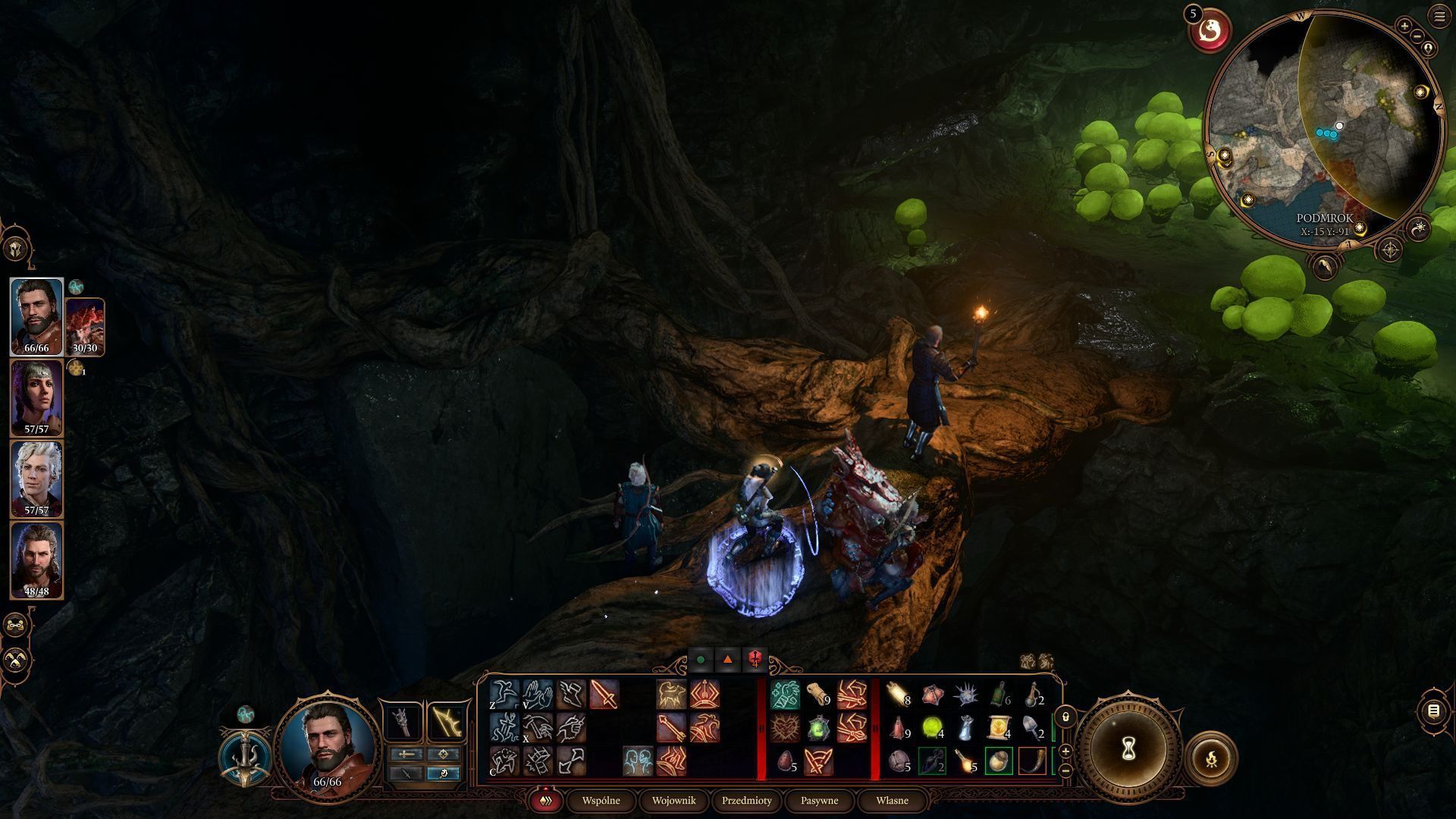Switch to the Własne hotbar tab
Screen dimensions: 1456x819
(892, 800)
